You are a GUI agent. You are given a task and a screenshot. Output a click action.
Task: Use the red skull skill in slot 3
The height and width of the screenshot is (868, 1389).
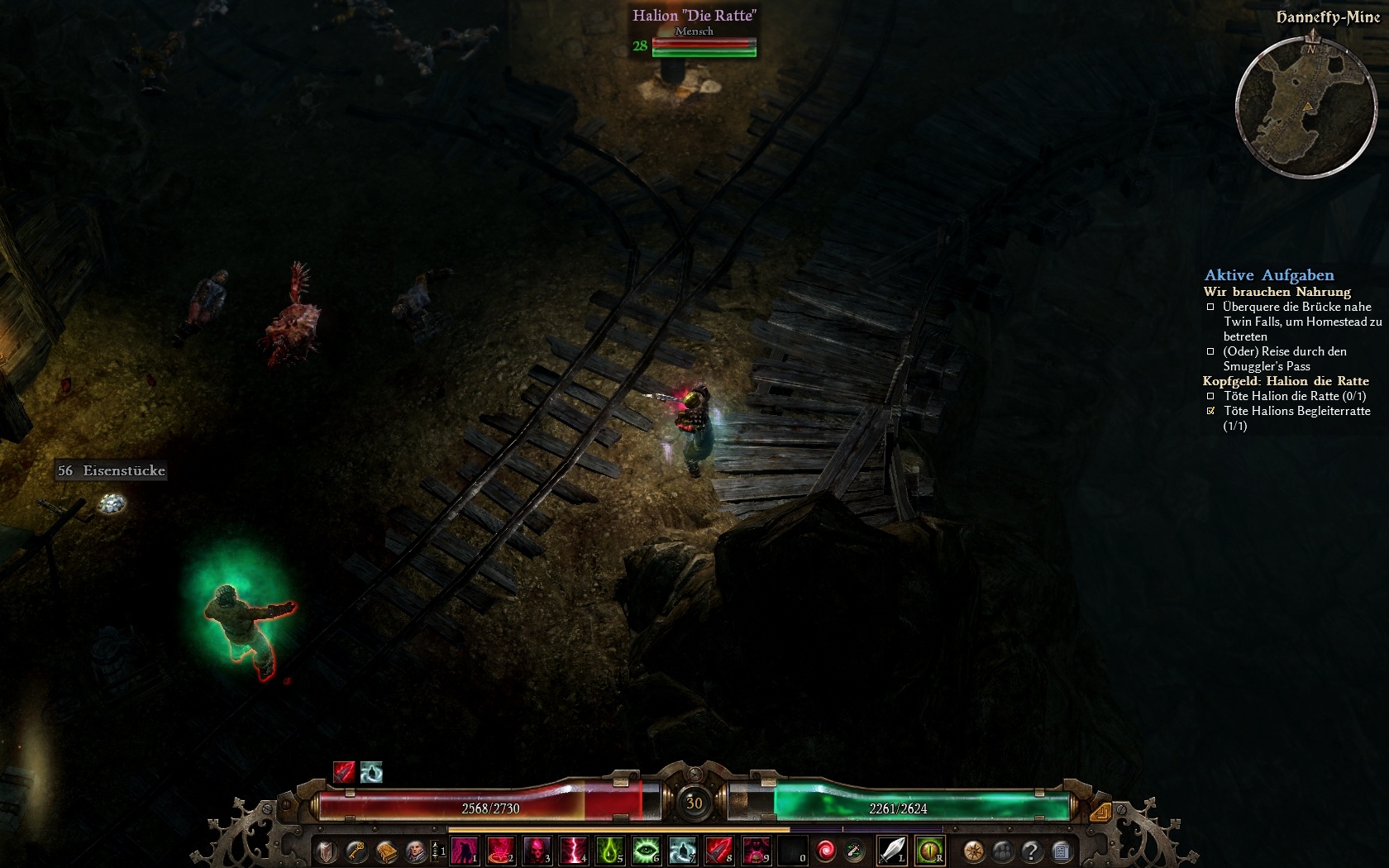(537, 851)
